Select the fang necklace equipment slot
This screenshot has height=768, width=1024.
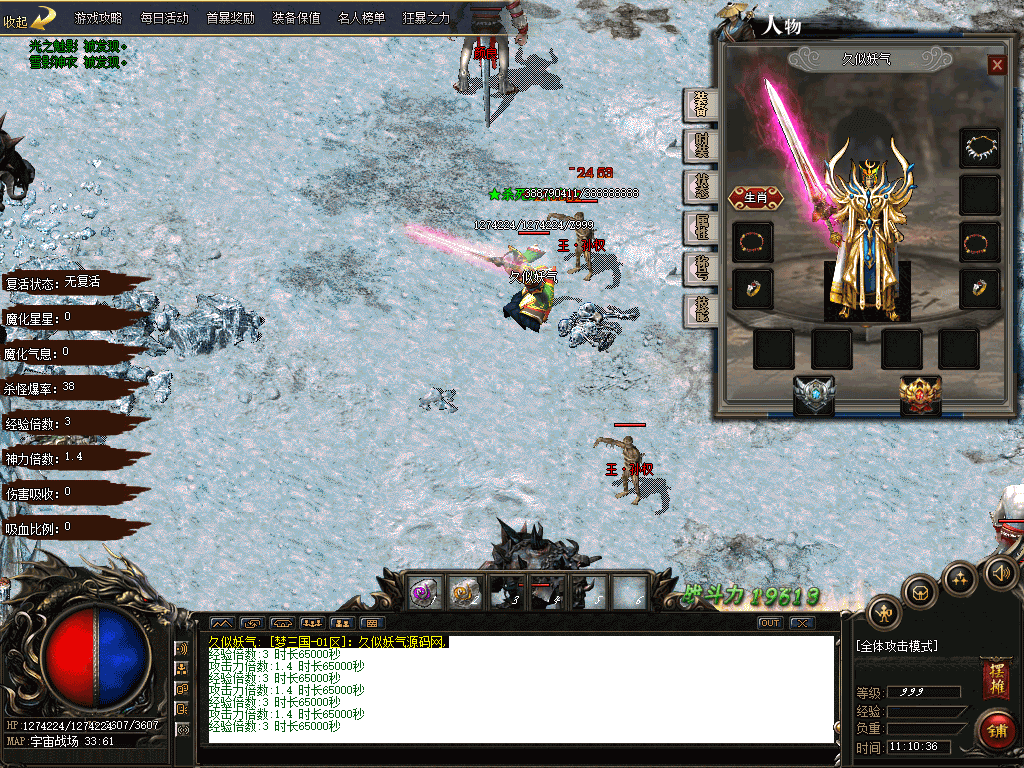click(x=979, y=148)
